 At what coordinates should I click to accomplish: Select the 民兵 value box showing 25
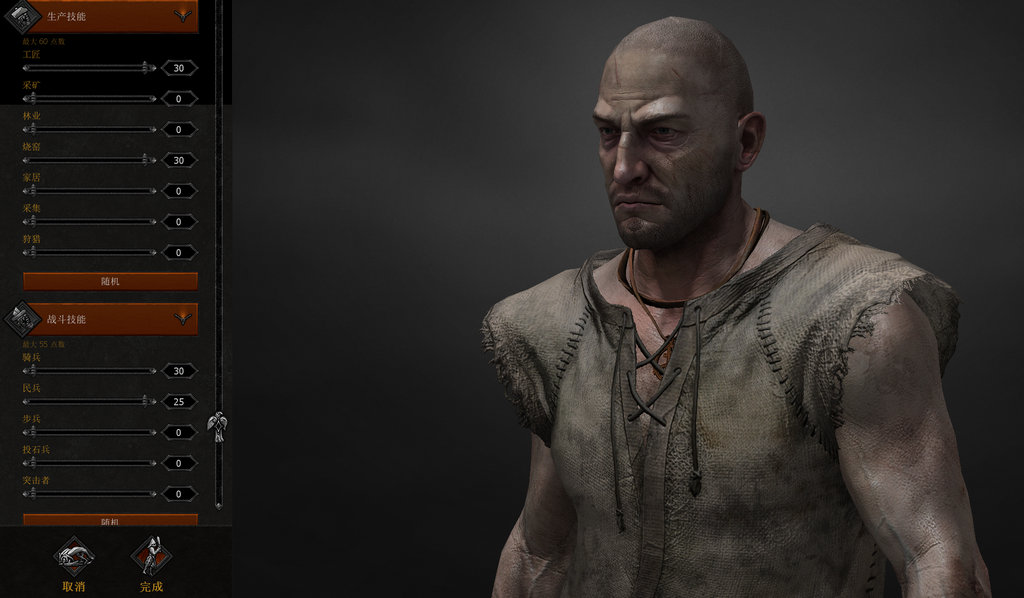[180, 402]
